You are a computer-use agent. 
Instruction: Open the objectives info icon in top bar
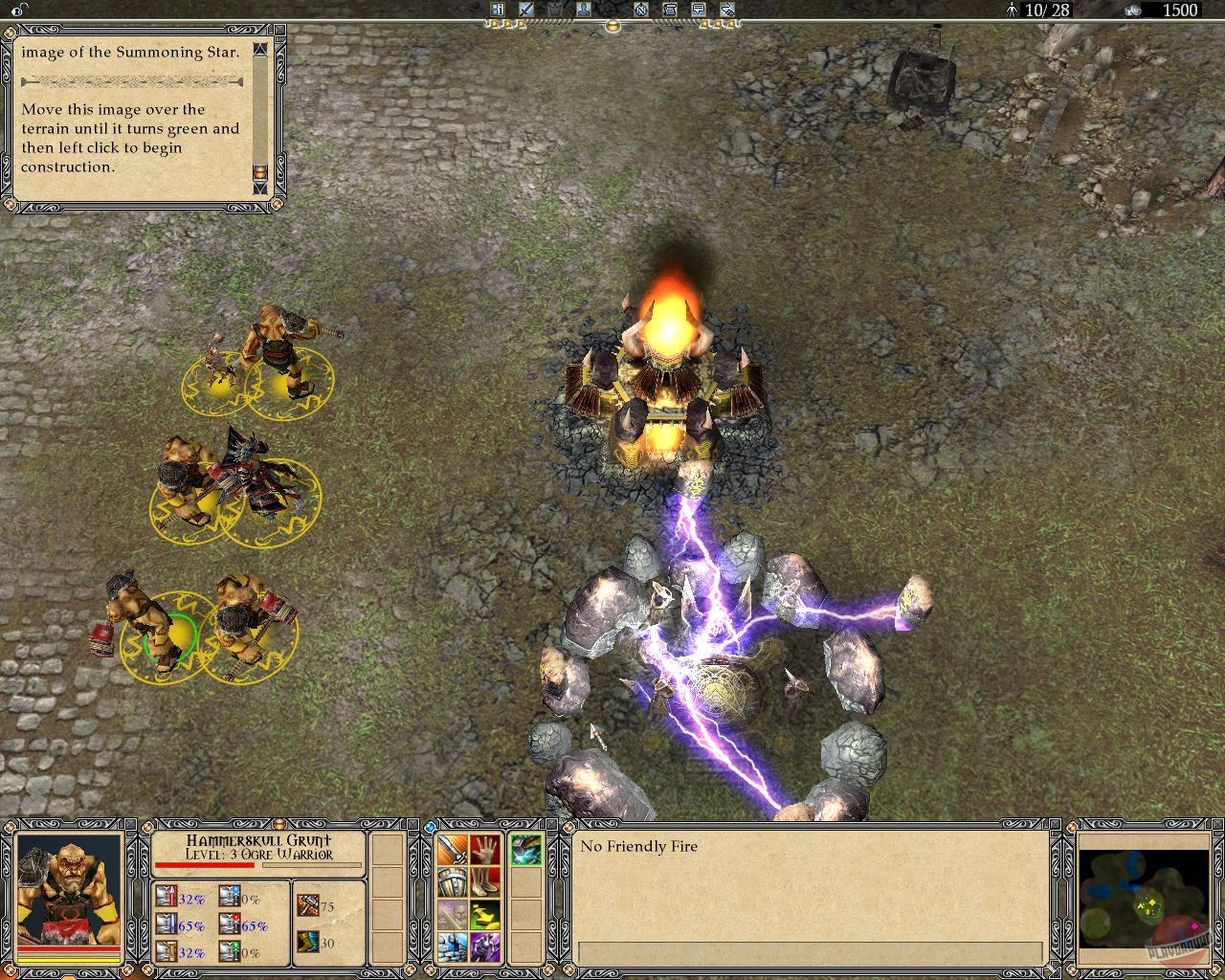(499, 10)
